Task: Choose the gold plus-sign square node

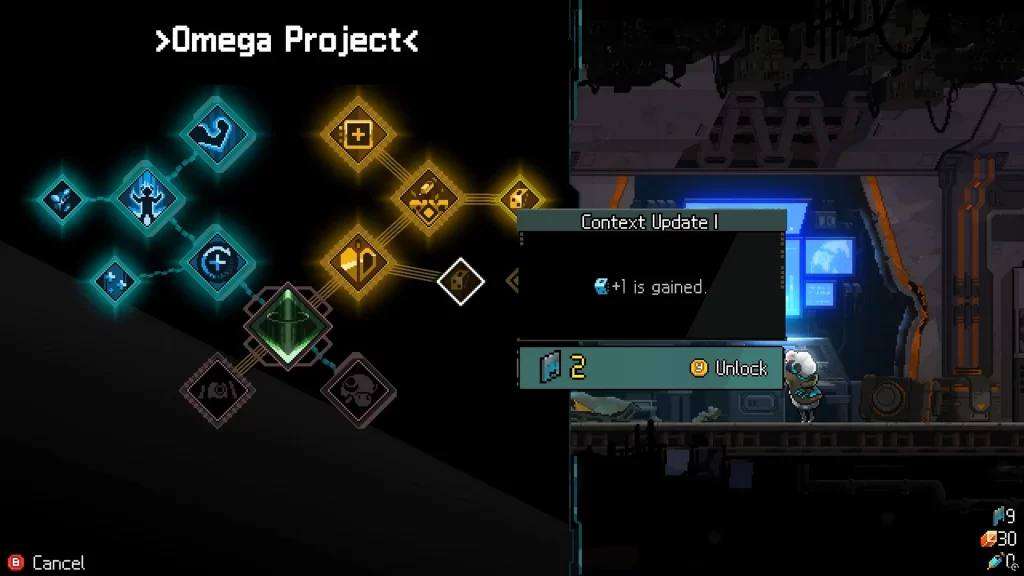Action: click(358, 134)
